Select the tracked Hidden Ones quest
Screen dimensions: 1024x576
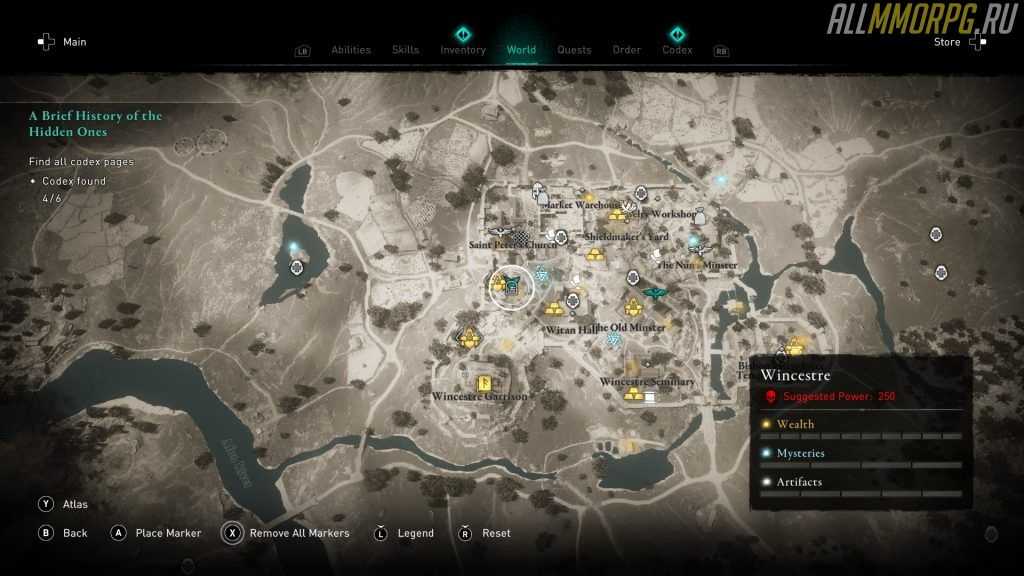coord(95,124)
